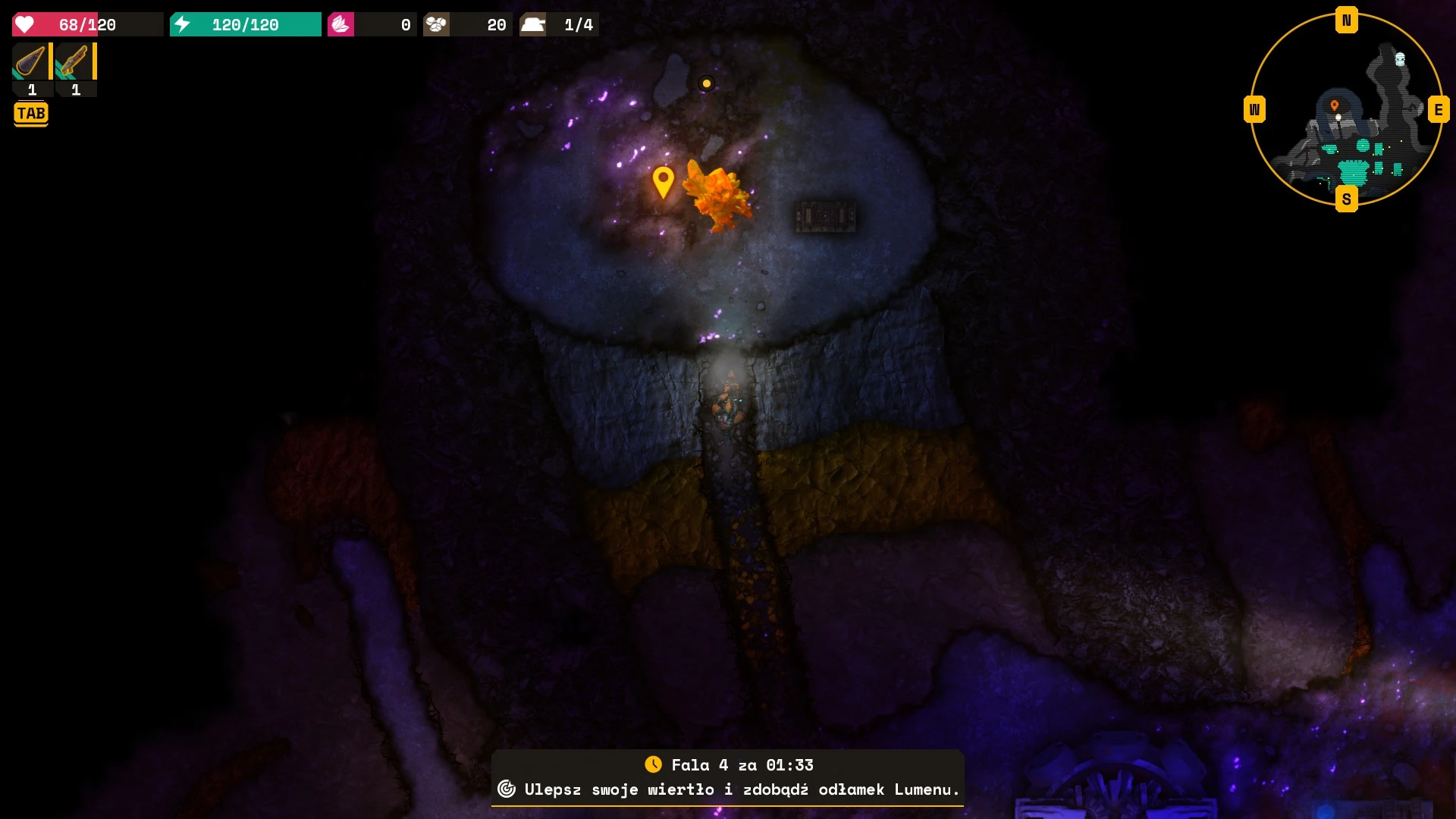Click the circular cave minimap
1456x819 pixels.
[1346, 110]
